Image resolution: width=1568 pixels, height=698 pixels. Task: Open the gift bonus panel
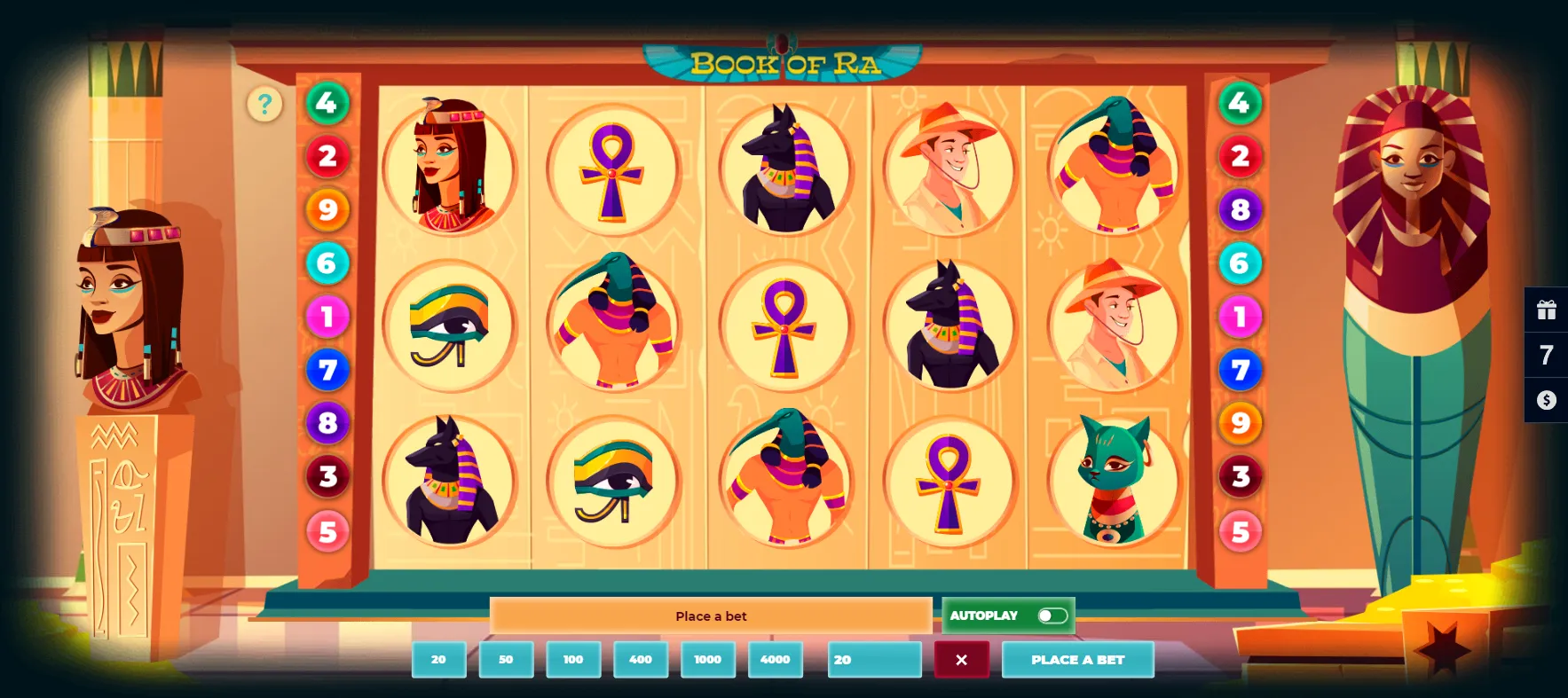(x=1548, y=310)
